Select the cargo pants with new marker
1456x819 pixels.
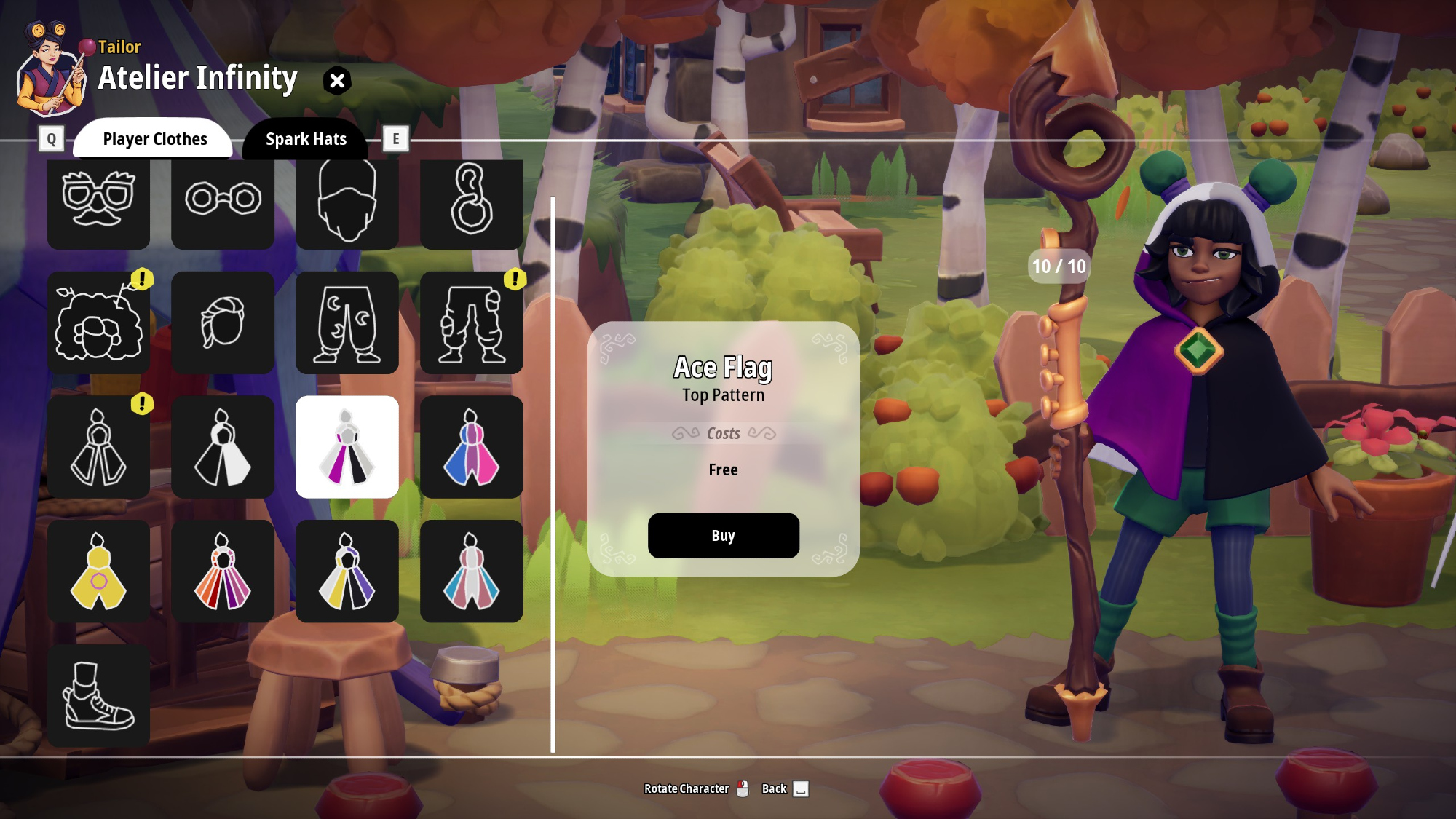pos(471,323)
